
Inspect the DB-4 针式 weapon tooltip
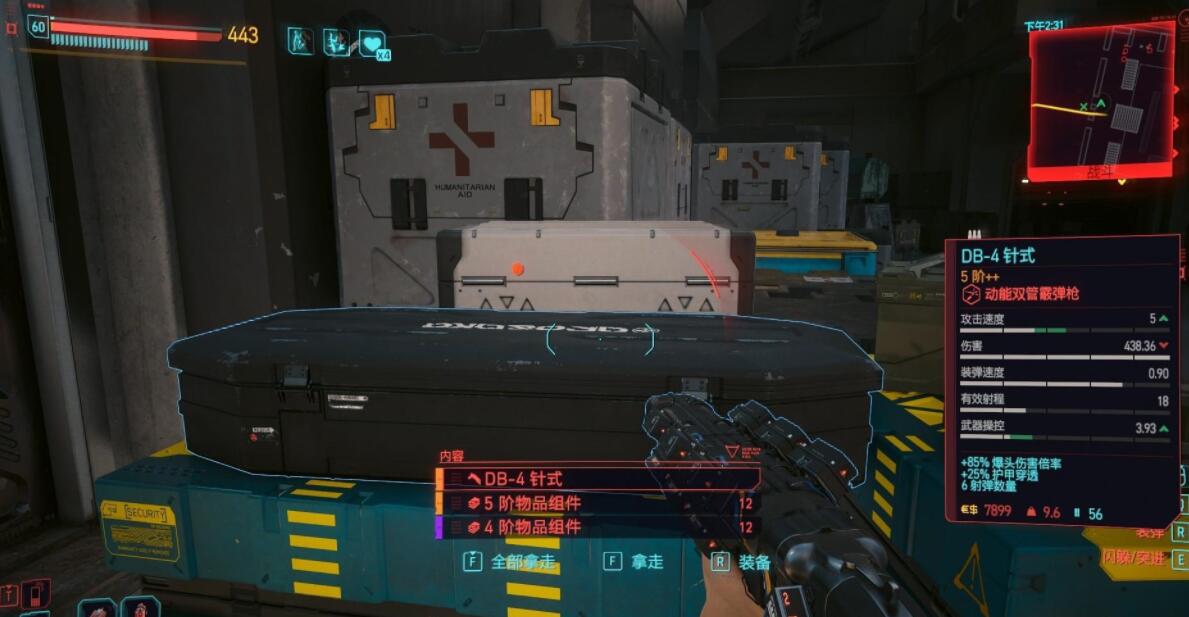click(x=1061, y=379)
